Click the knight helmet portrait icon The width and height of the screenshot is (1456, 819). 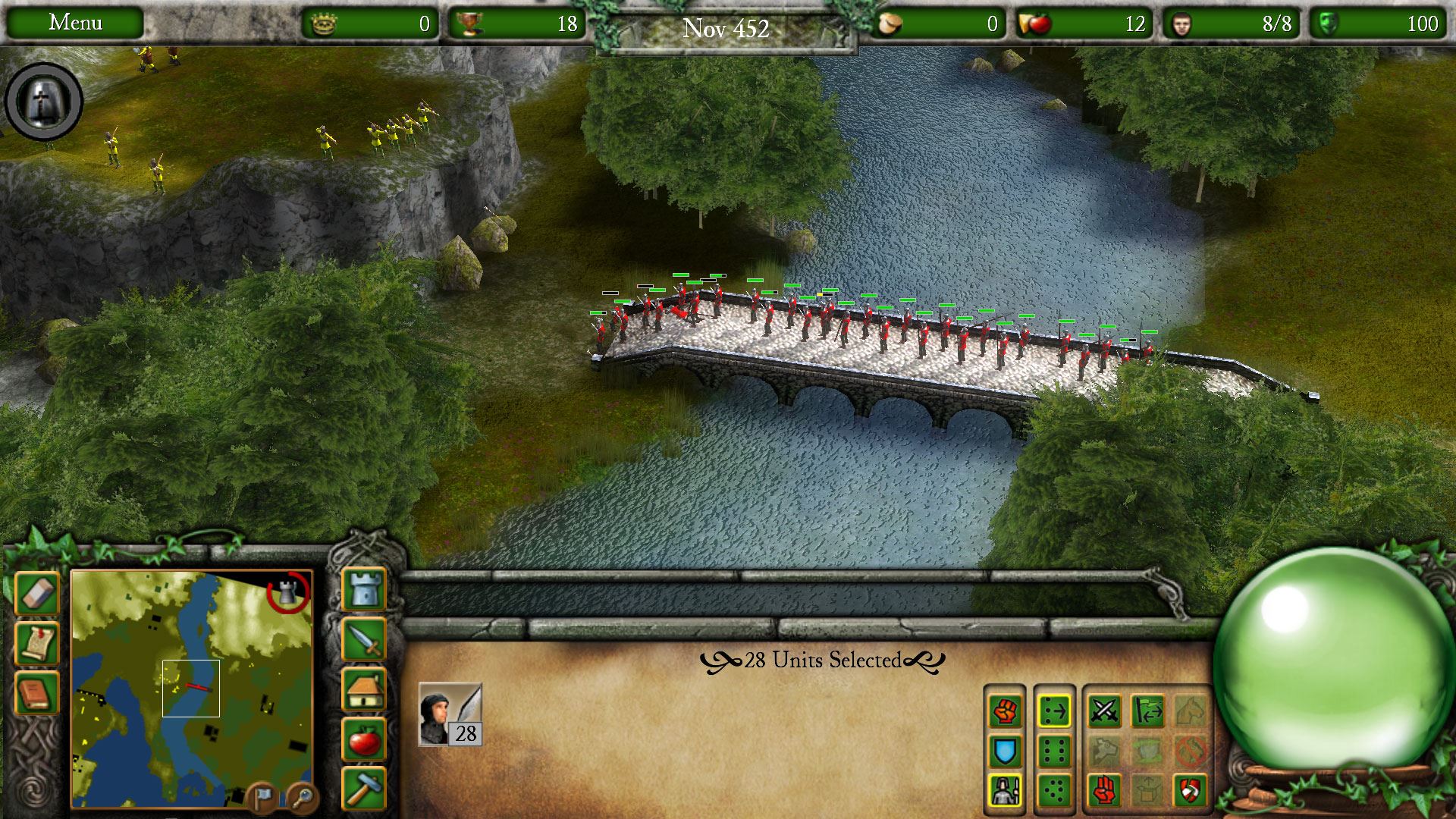(x=44, y=102)
